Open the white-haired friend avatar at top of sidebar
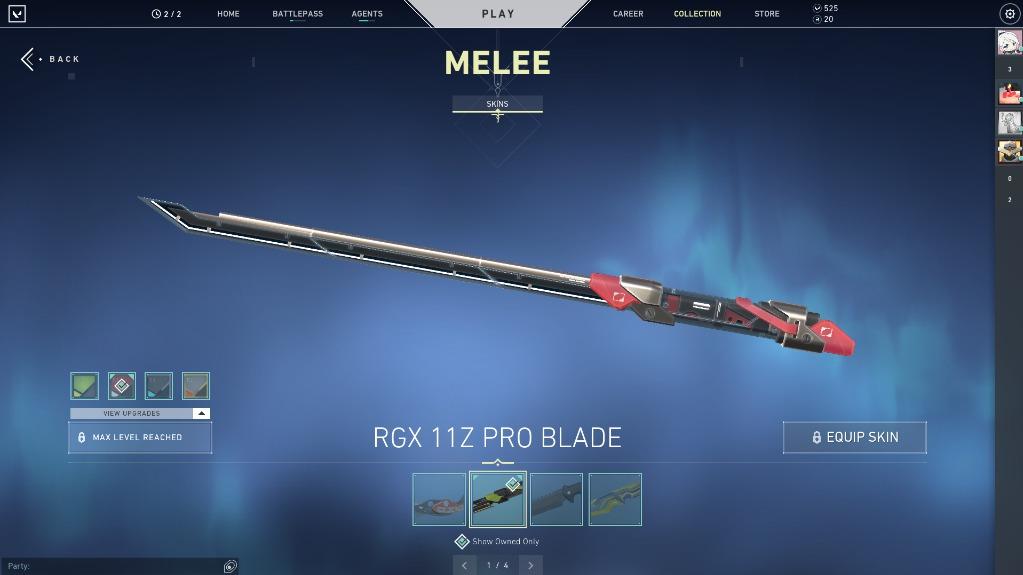The height and width of the screenshot is (575, 1023). 1009,43
